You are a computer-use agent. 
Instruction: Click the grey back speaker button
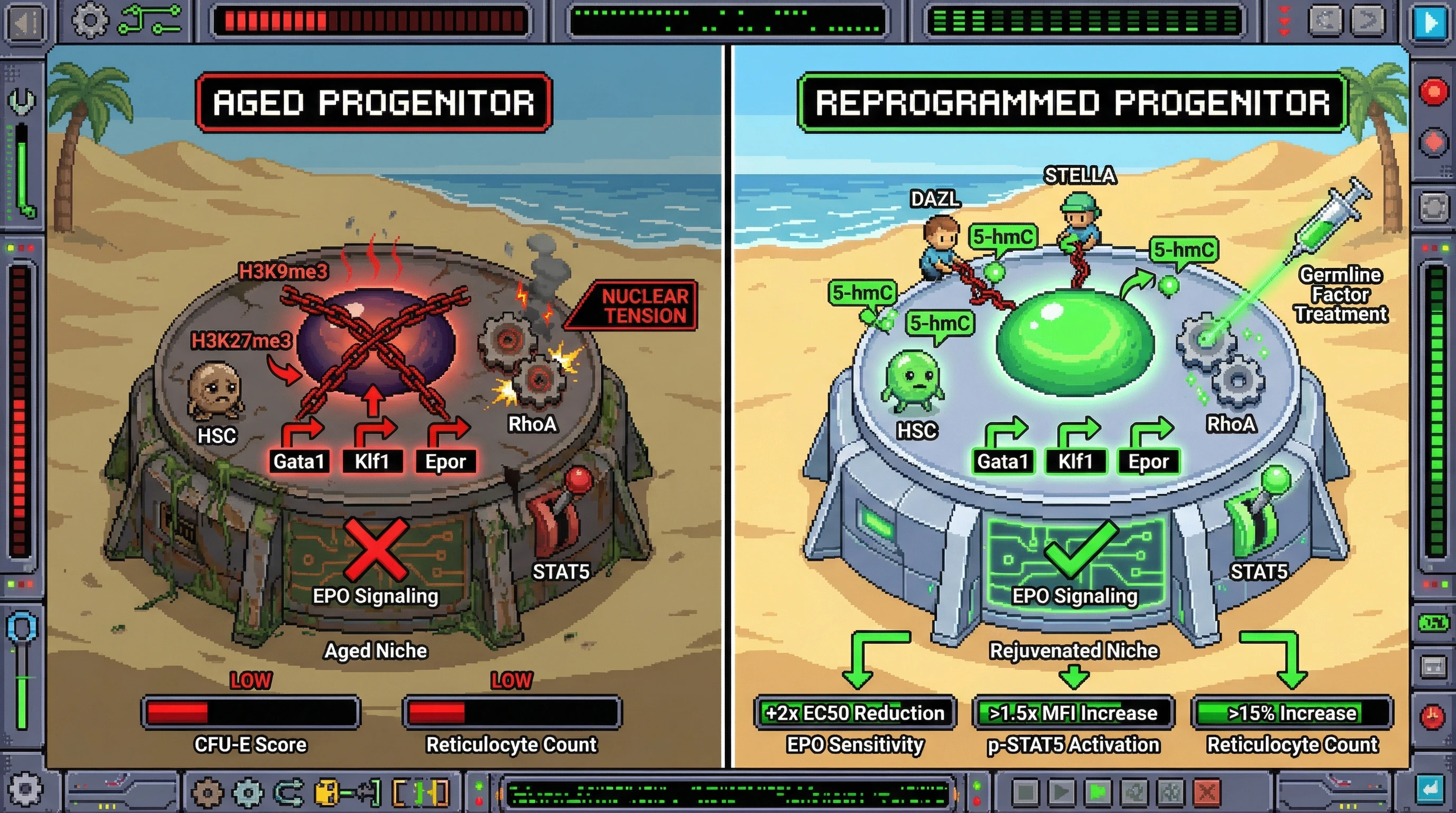(25, 23)
